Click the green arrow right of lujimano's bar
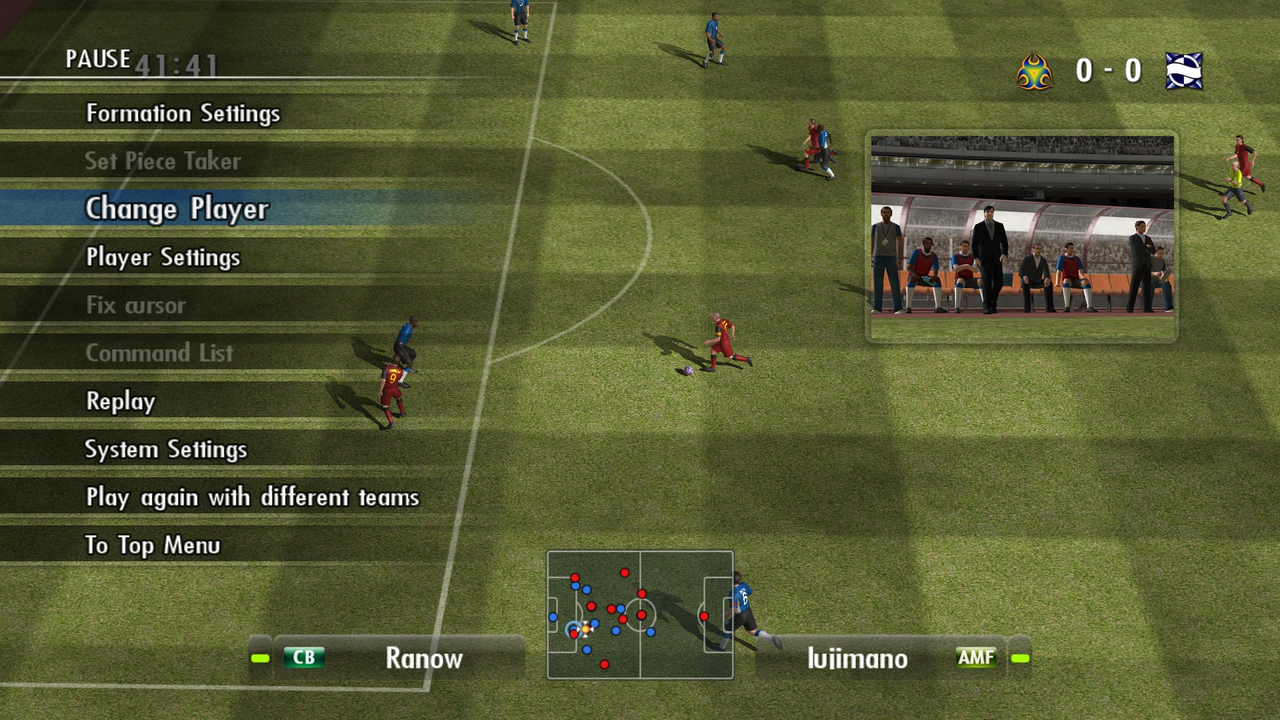The height and width of the screenshot is (720, 1280). pos(1019,658)
